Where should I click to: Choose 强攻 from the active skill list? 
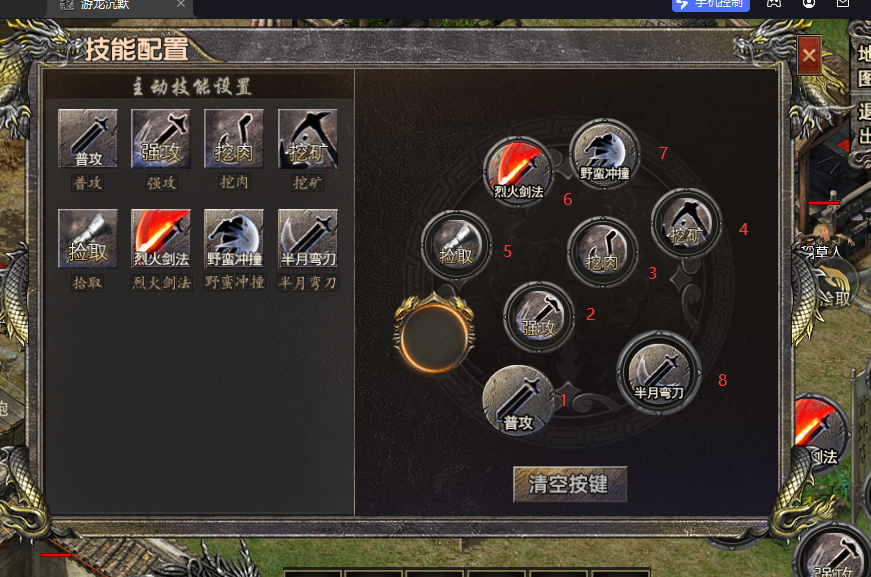[x=161, y=139]
